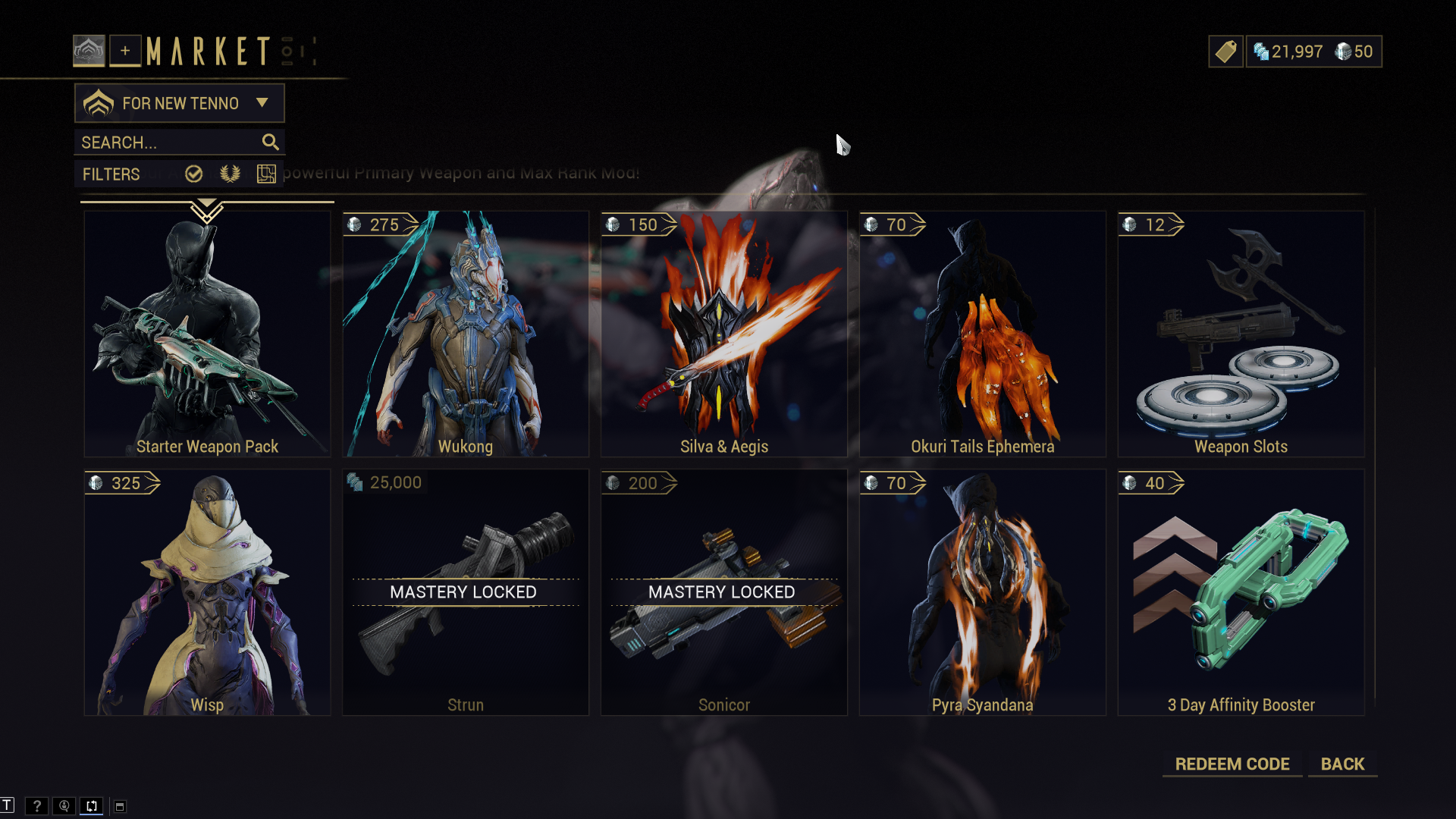
Task: Click the Warframe lotus emblem icon
Action: pyautogui.click(x=89, y=52)
